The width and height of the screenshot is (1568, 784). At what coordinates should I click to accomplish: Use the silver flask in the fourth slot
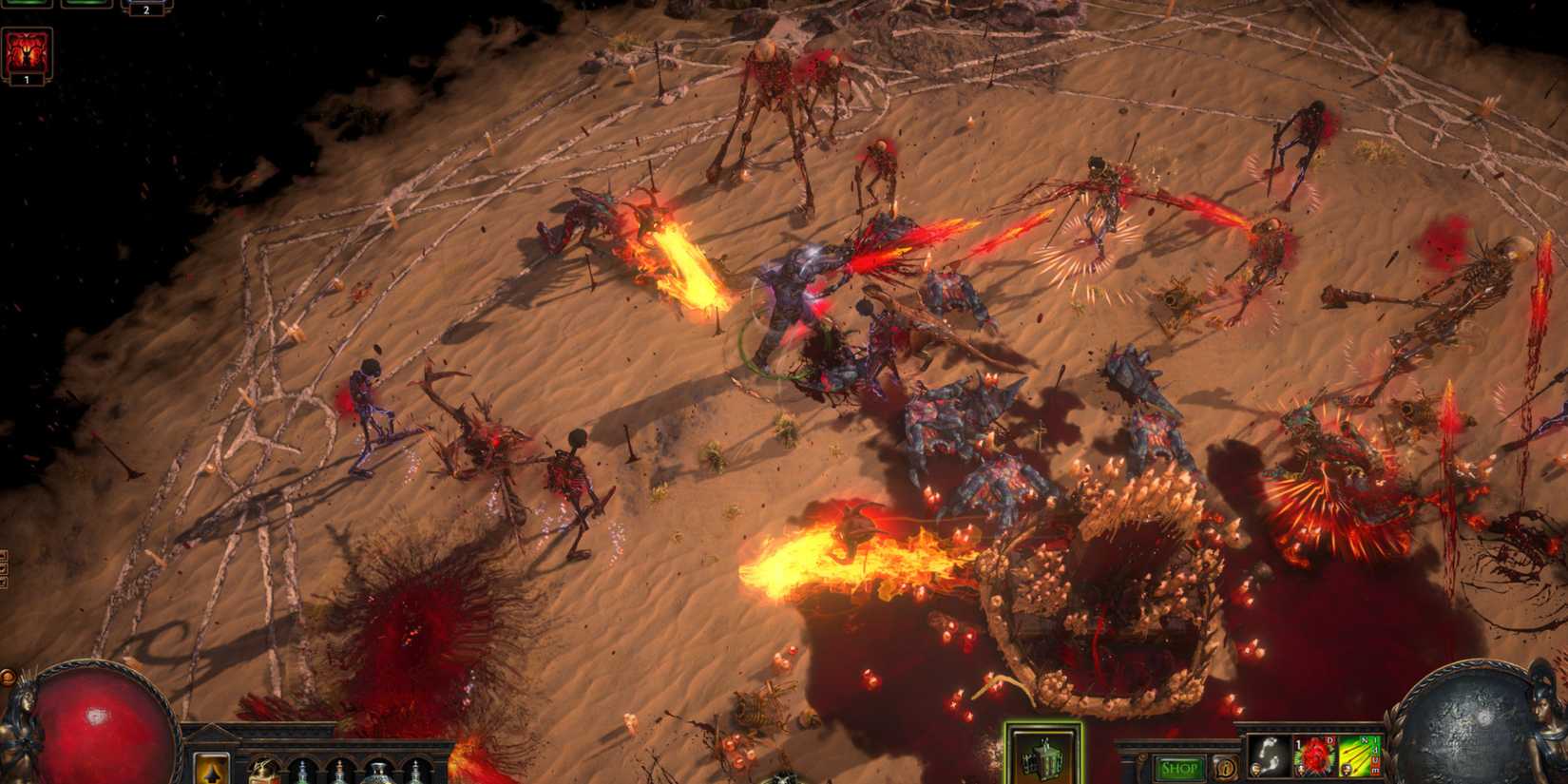tap(380, 774)
